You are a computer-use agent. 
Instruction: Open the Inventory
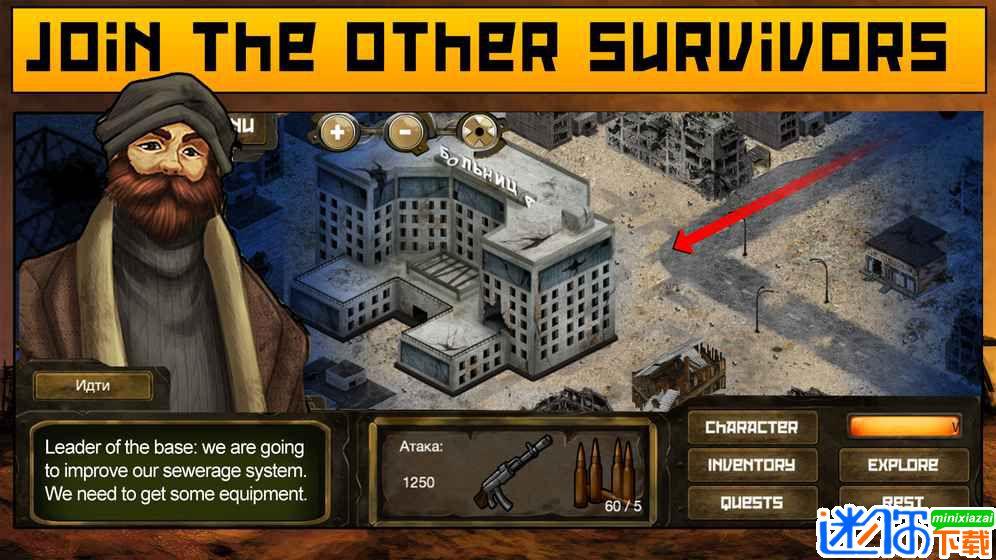coord(752,465)
